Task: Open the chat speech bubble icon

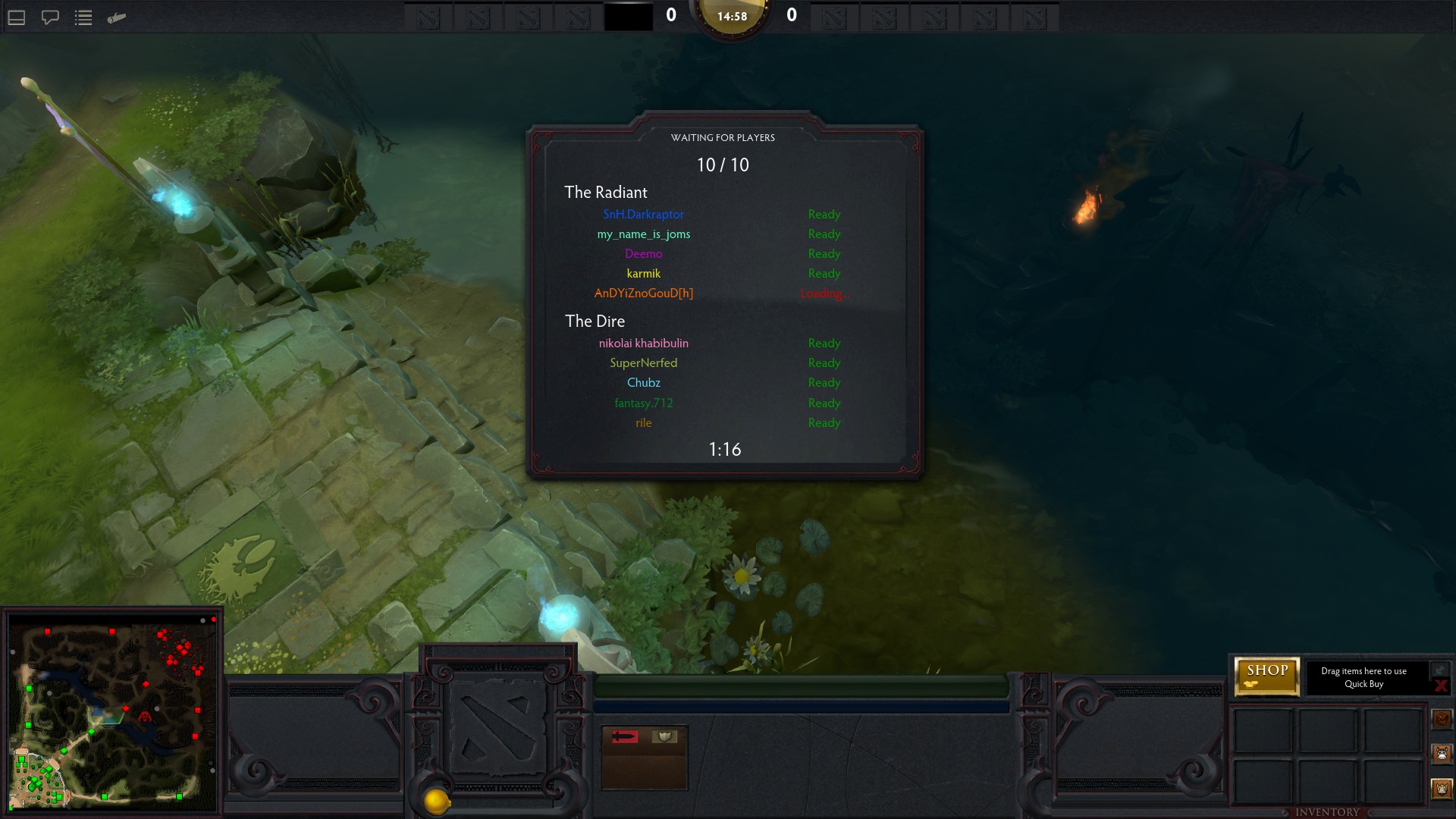Action: tap(50, 17)
